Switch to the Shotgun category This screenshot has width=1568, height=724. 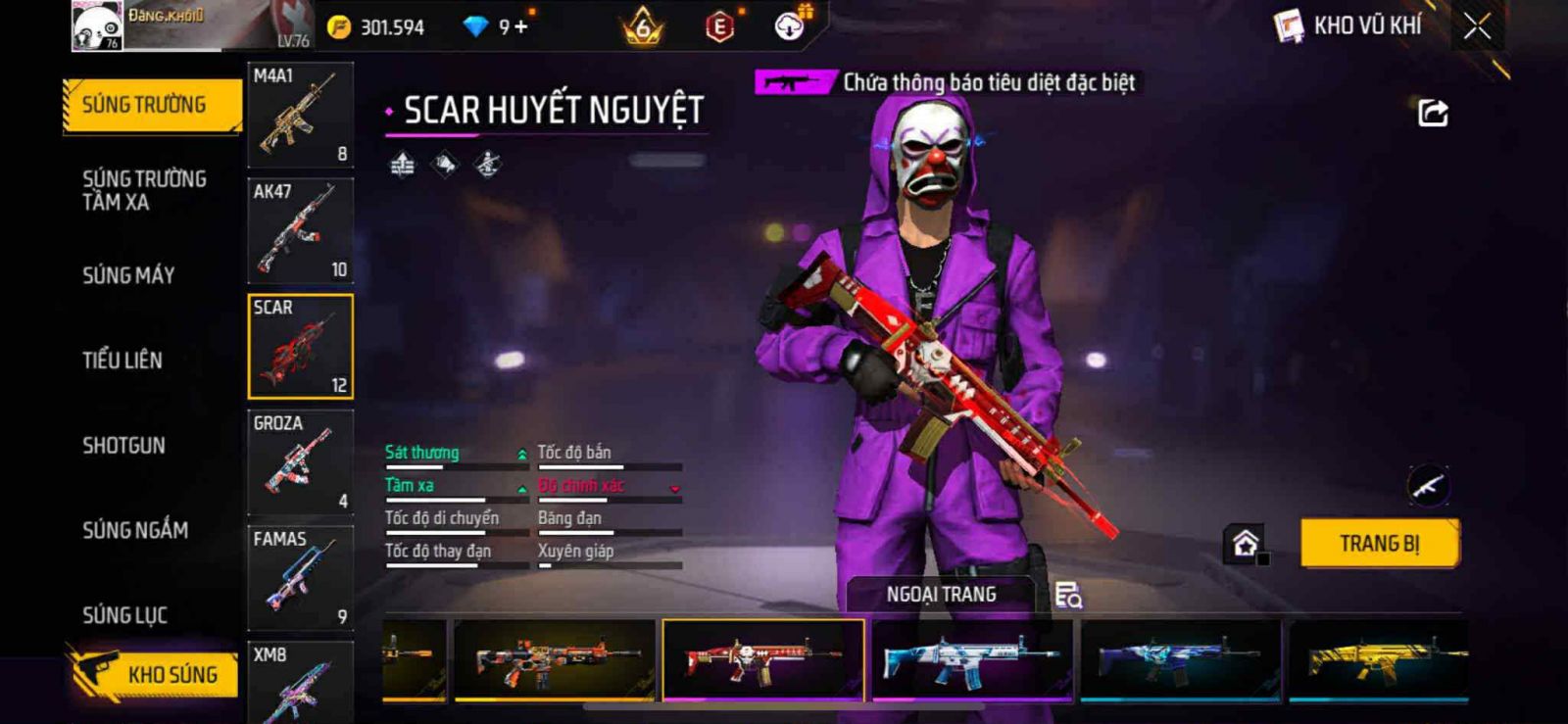coord(123,446)
